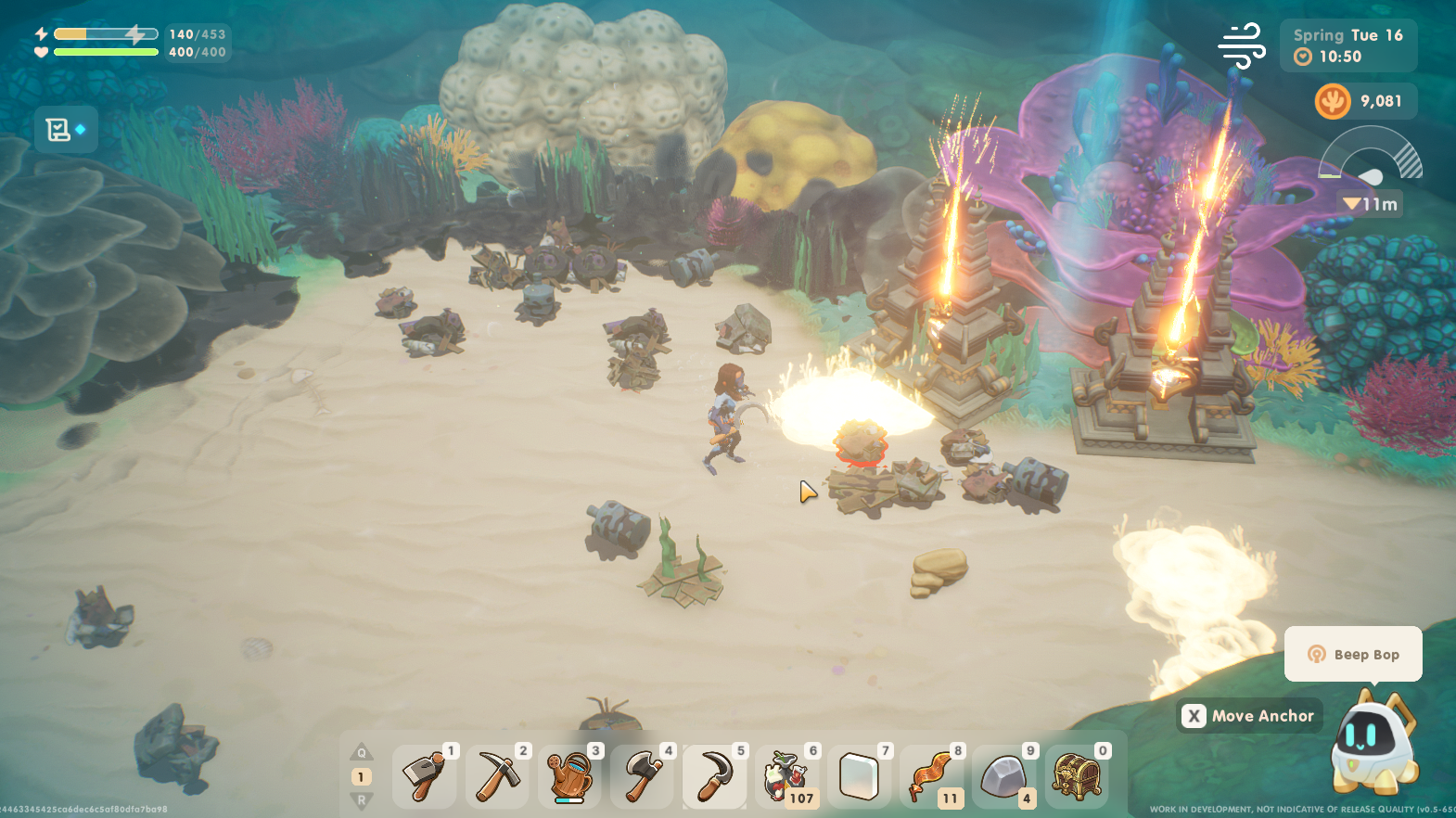Choose the orange seaweed stack of 11
The image size is (1456, 818).
931,775
